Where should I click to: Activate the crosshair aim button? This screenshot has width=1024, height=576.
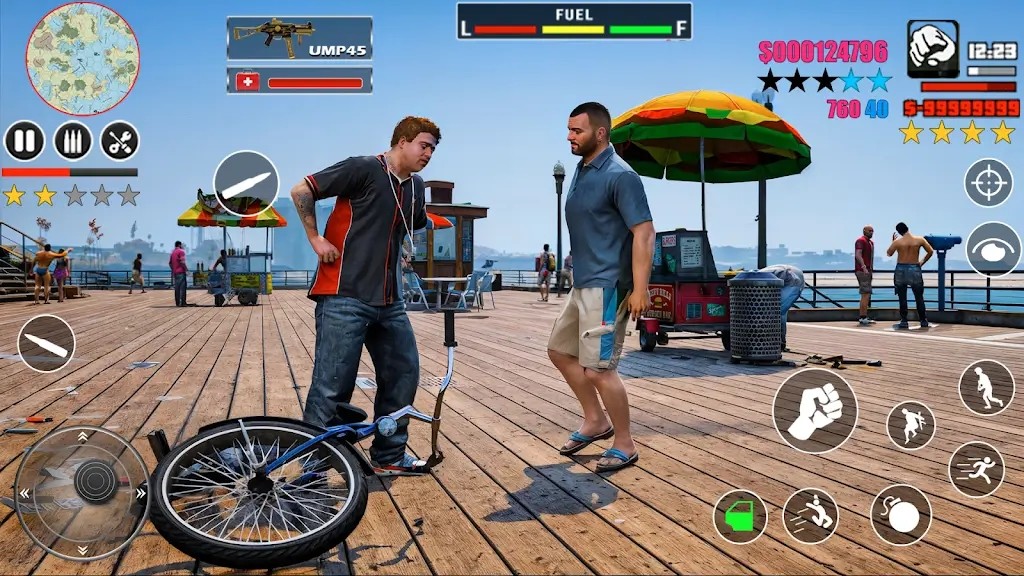pyautogui.click(x=988, y=183)
